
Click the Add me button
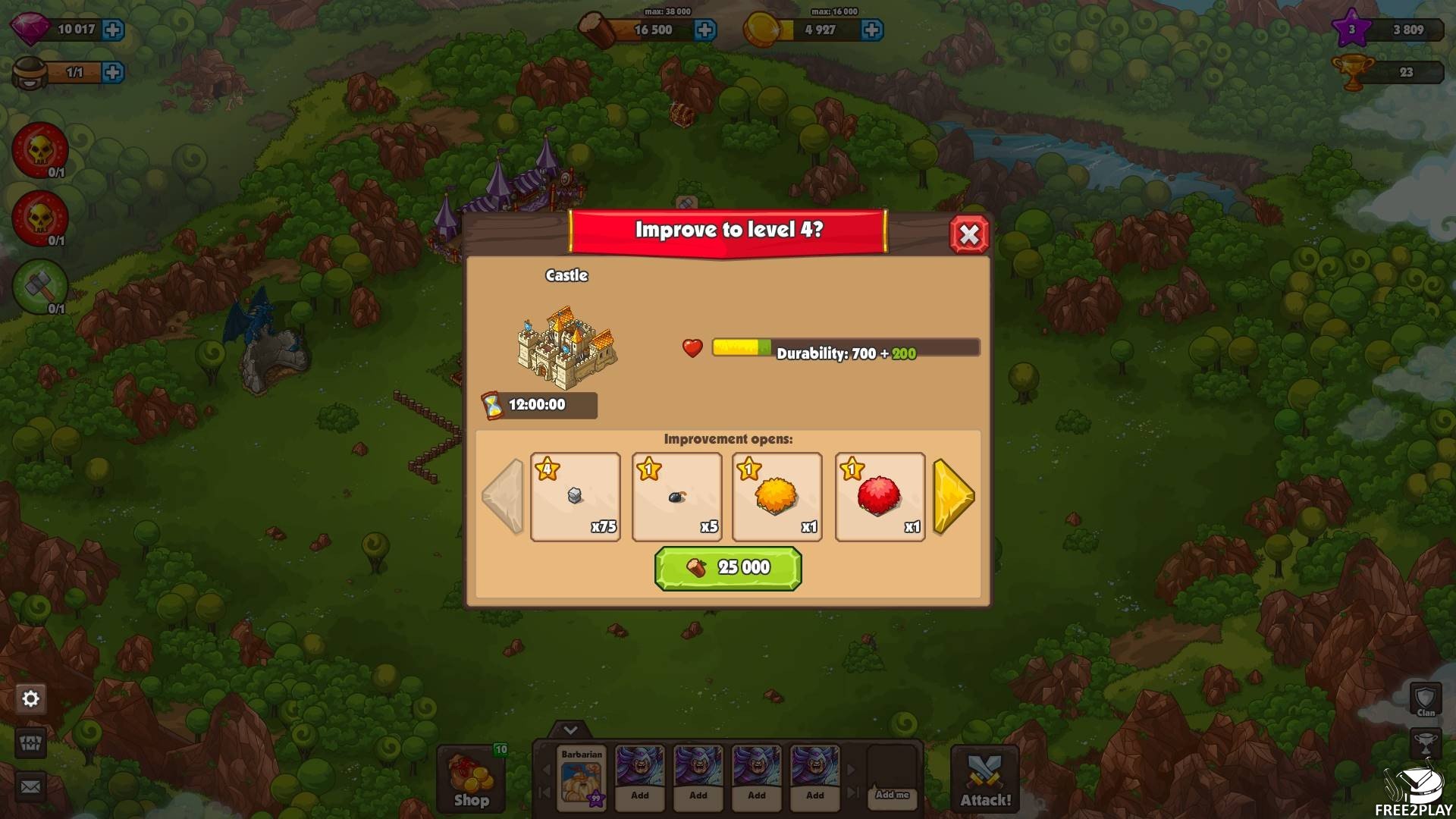(892, 795)
